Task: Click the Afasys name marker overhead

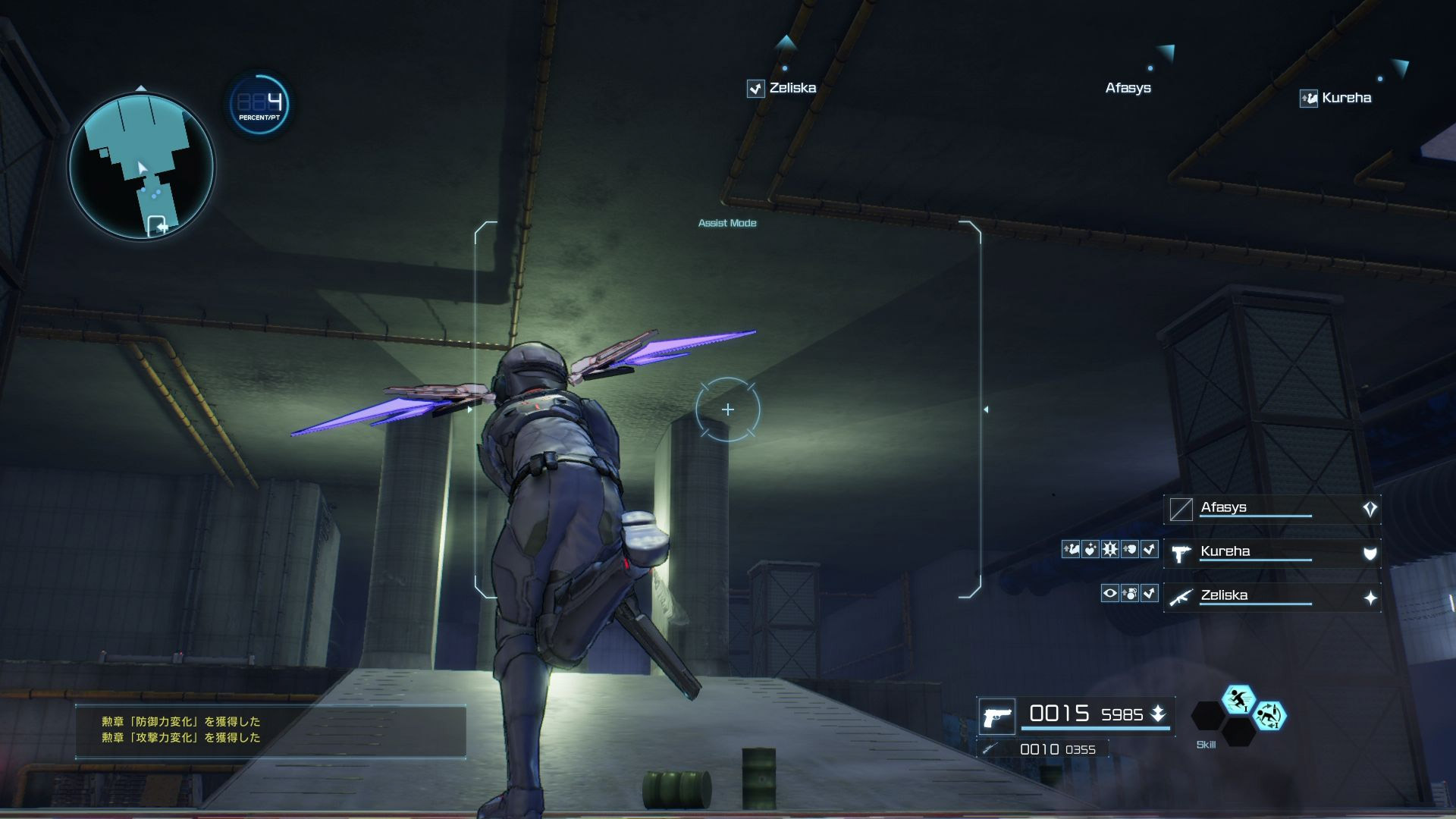Action: tap(1128, 88)
